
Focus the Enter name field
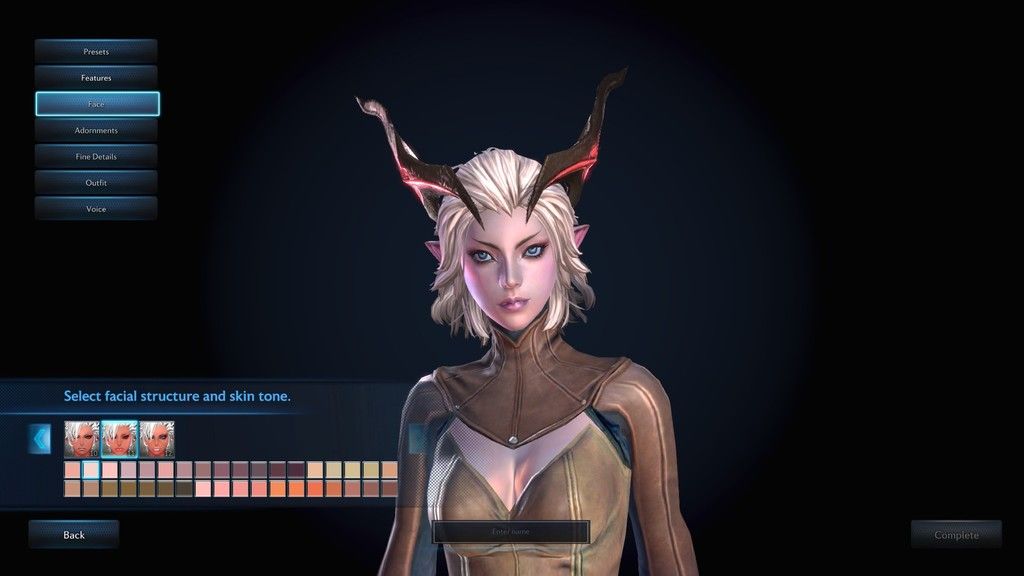511,532
